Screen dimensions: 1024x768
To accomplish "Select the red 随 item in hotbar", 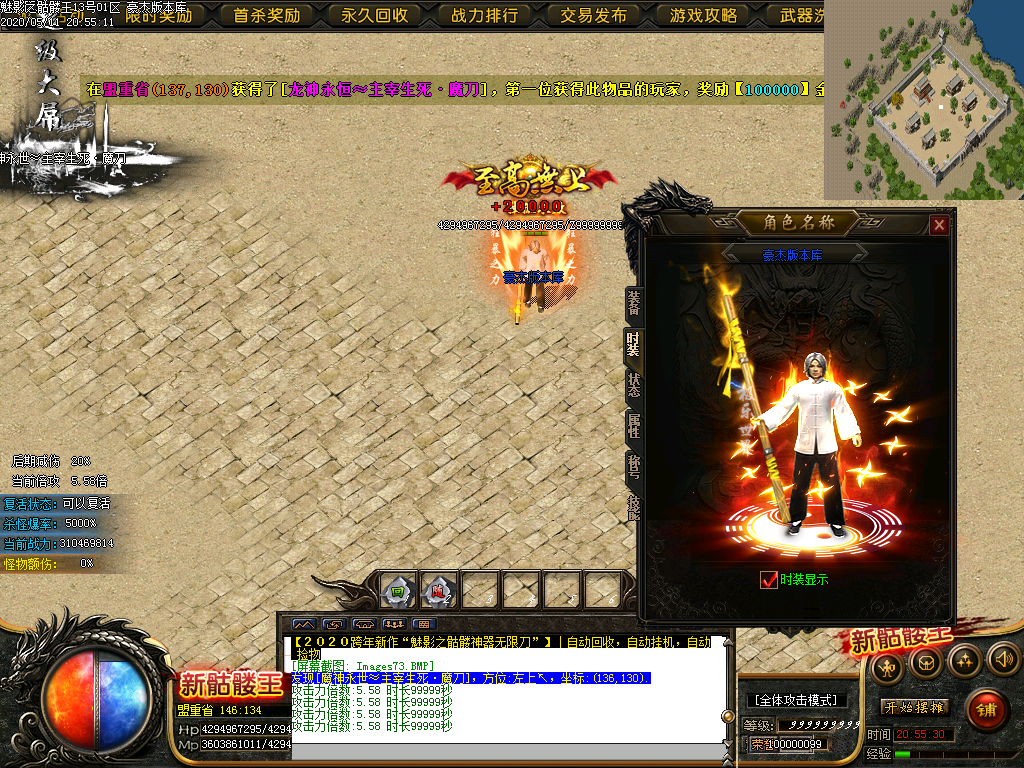I will (439, 591).
